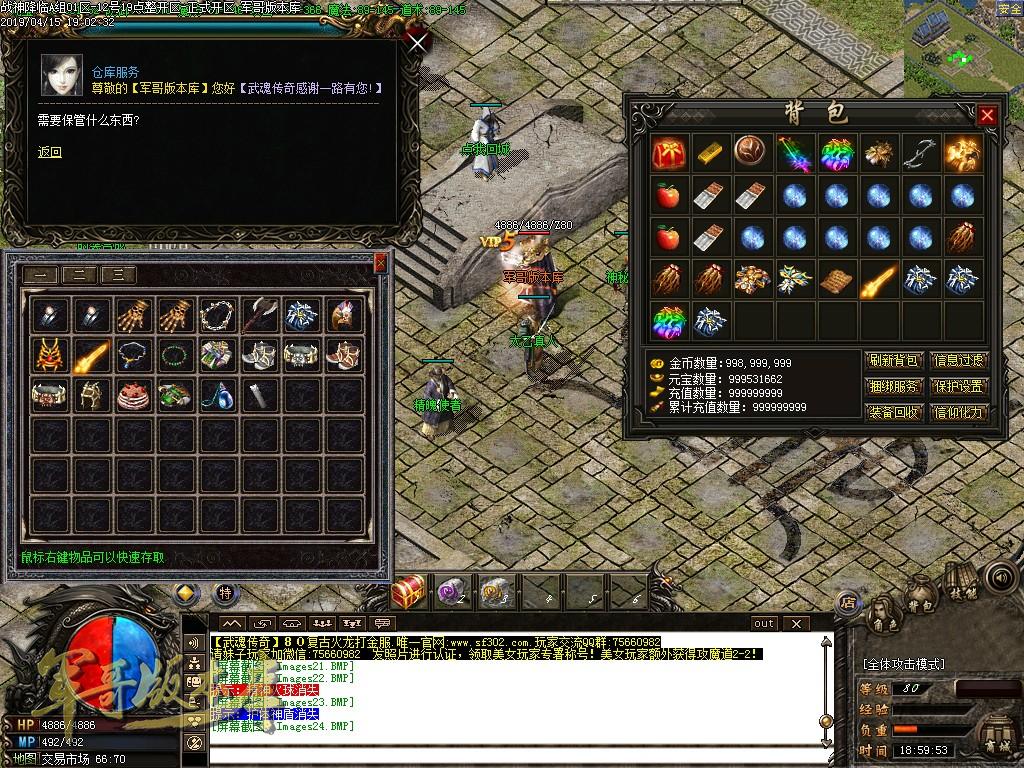Select the strawberry cake item in warehouse
The image size is (1024, 768).
tap(133, 395)
